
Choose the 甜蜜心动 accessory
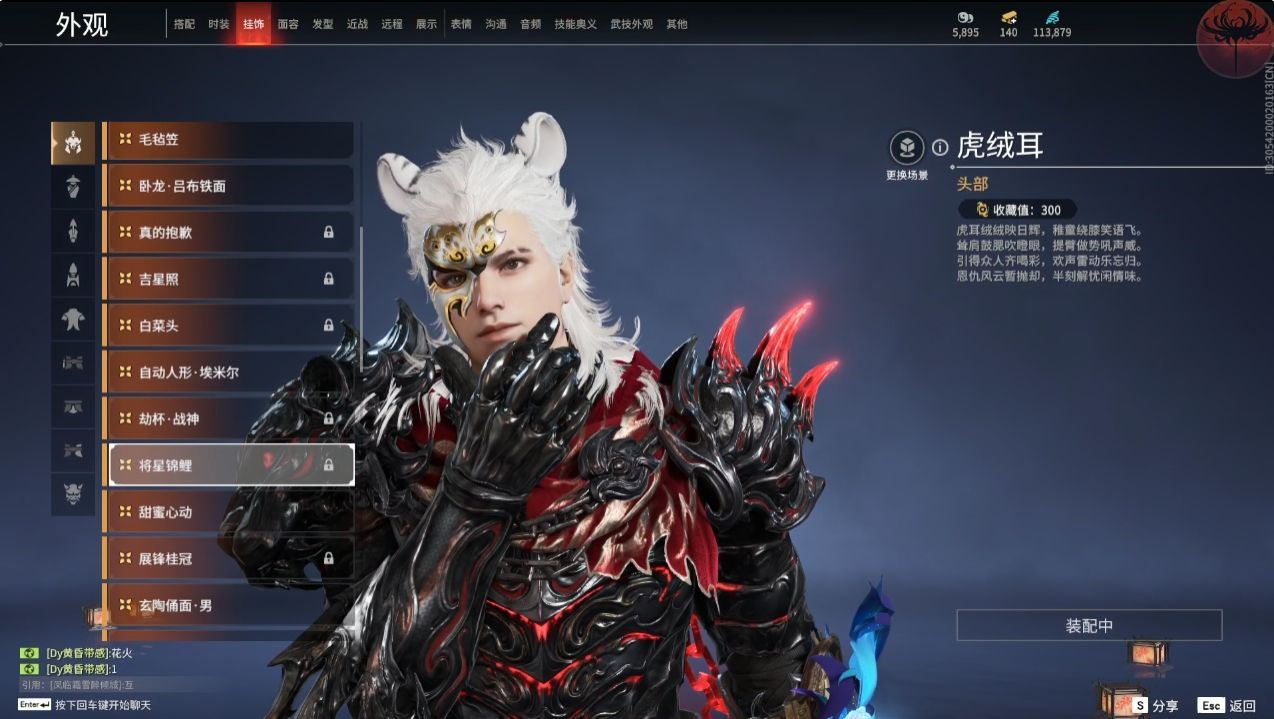228,512
